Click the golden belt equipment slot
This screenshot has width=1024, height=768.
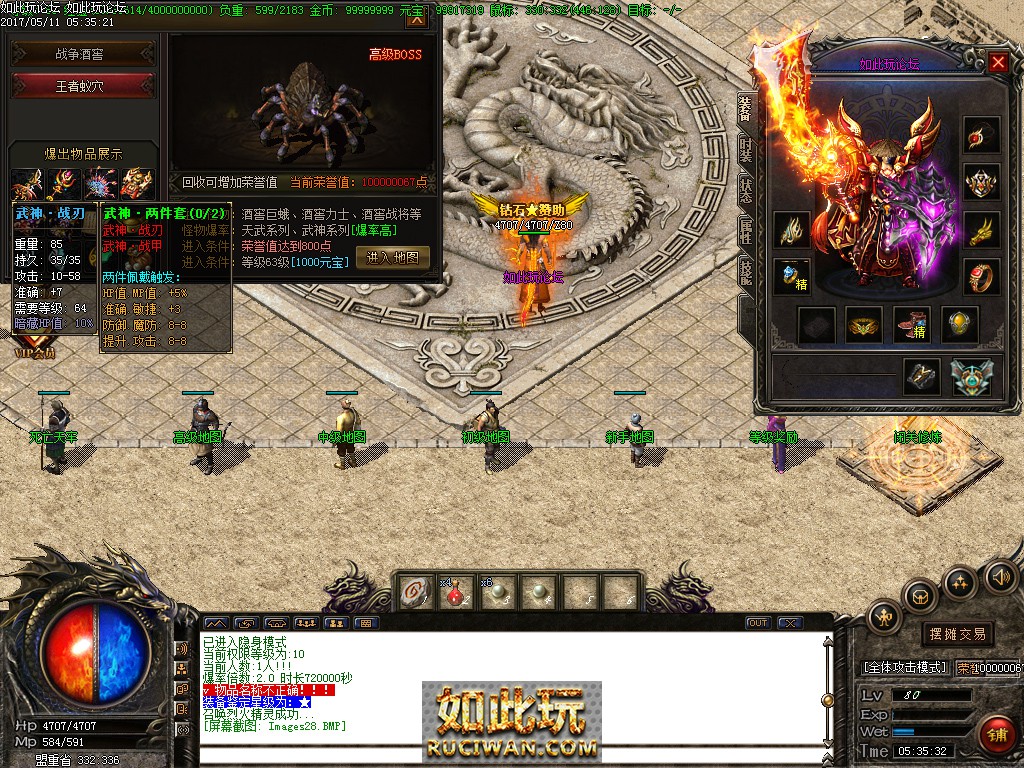tap(864, 324)
